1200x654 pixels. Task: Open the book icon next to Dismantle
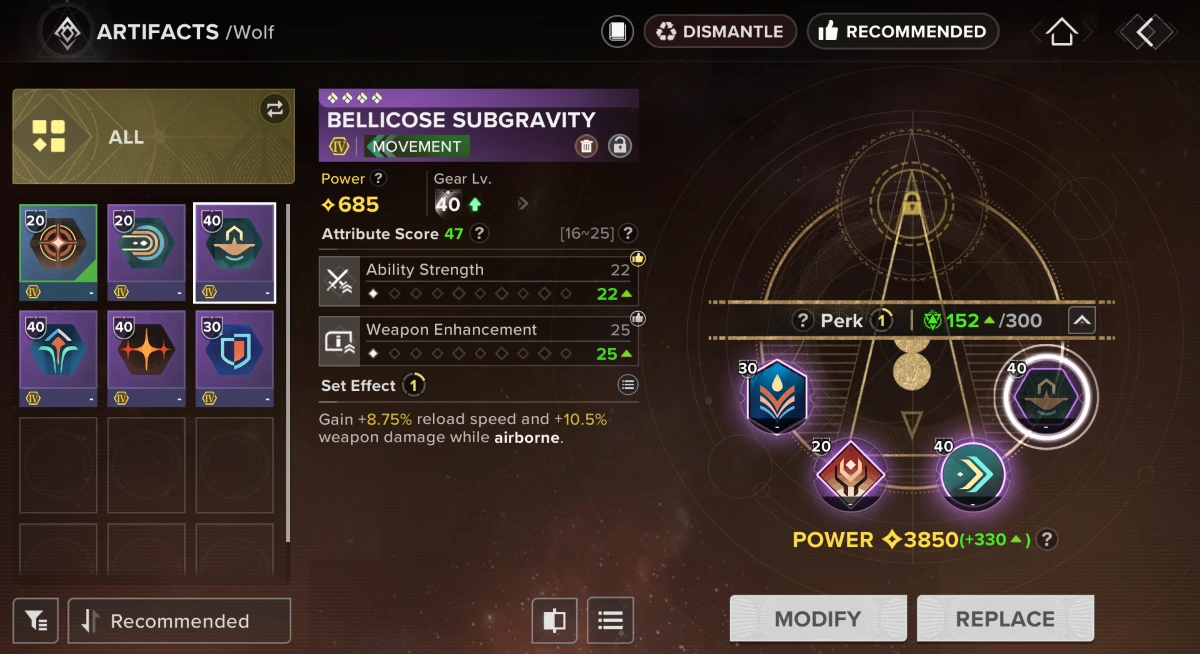pyautogui.click(x=618, y=32)
